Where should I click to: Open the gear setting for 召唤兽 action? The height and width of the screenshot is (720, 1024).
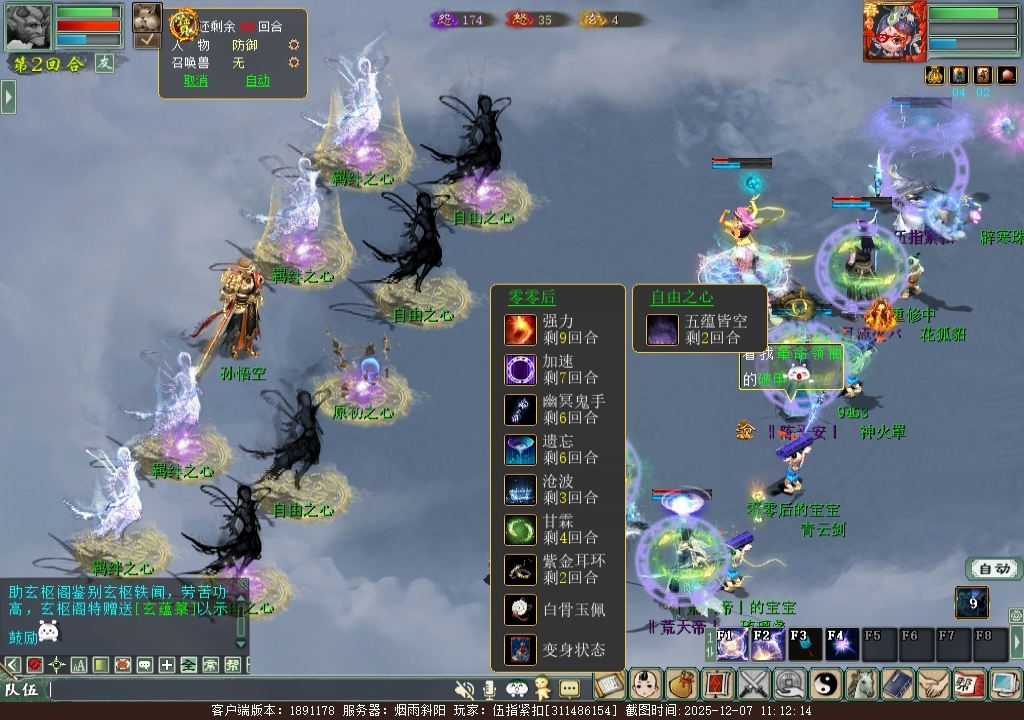294,62
